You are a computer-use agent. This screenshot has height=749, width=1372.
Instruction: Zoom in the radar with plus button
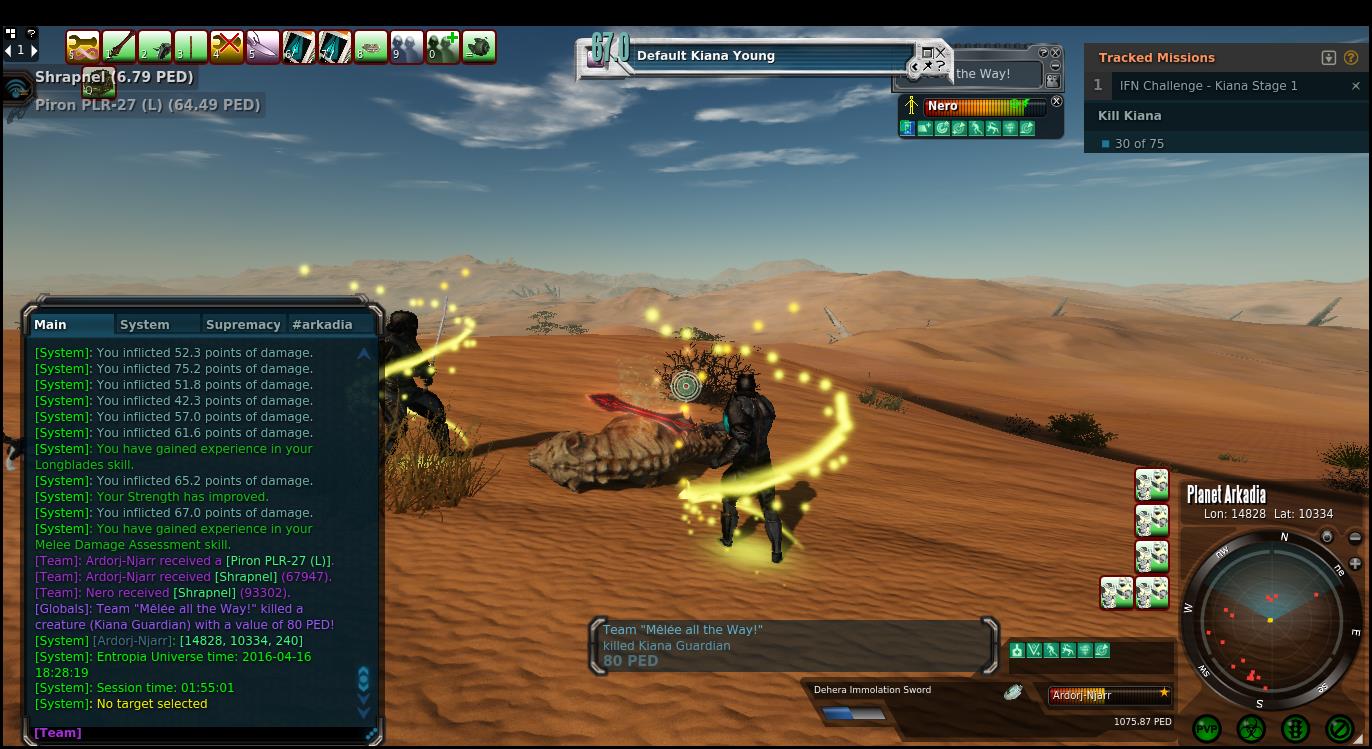tap(1355, 564)
